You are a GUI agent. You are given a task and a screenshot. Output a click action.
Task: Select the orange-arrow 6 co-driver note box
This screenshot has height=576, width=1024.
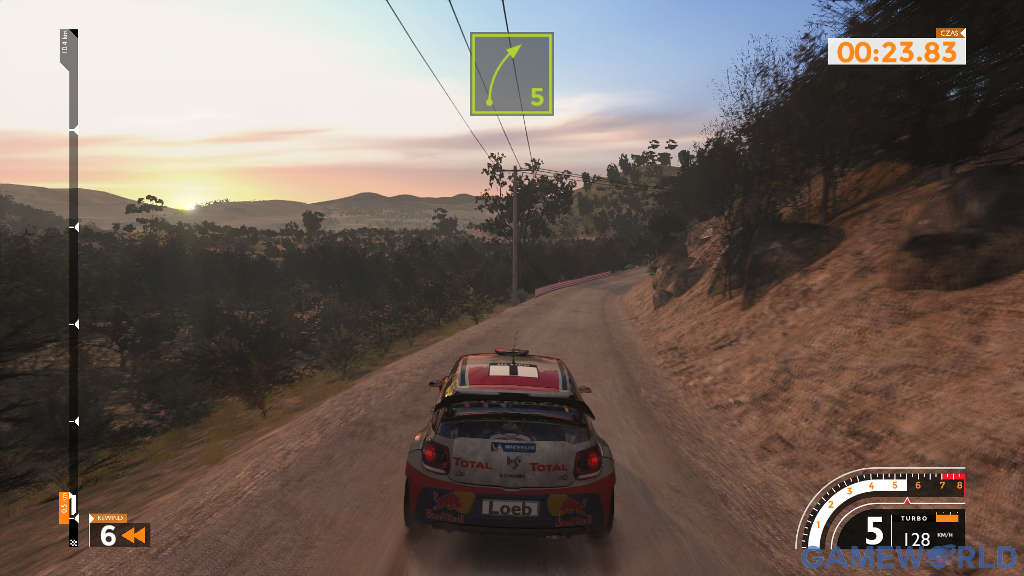point(119,535)
